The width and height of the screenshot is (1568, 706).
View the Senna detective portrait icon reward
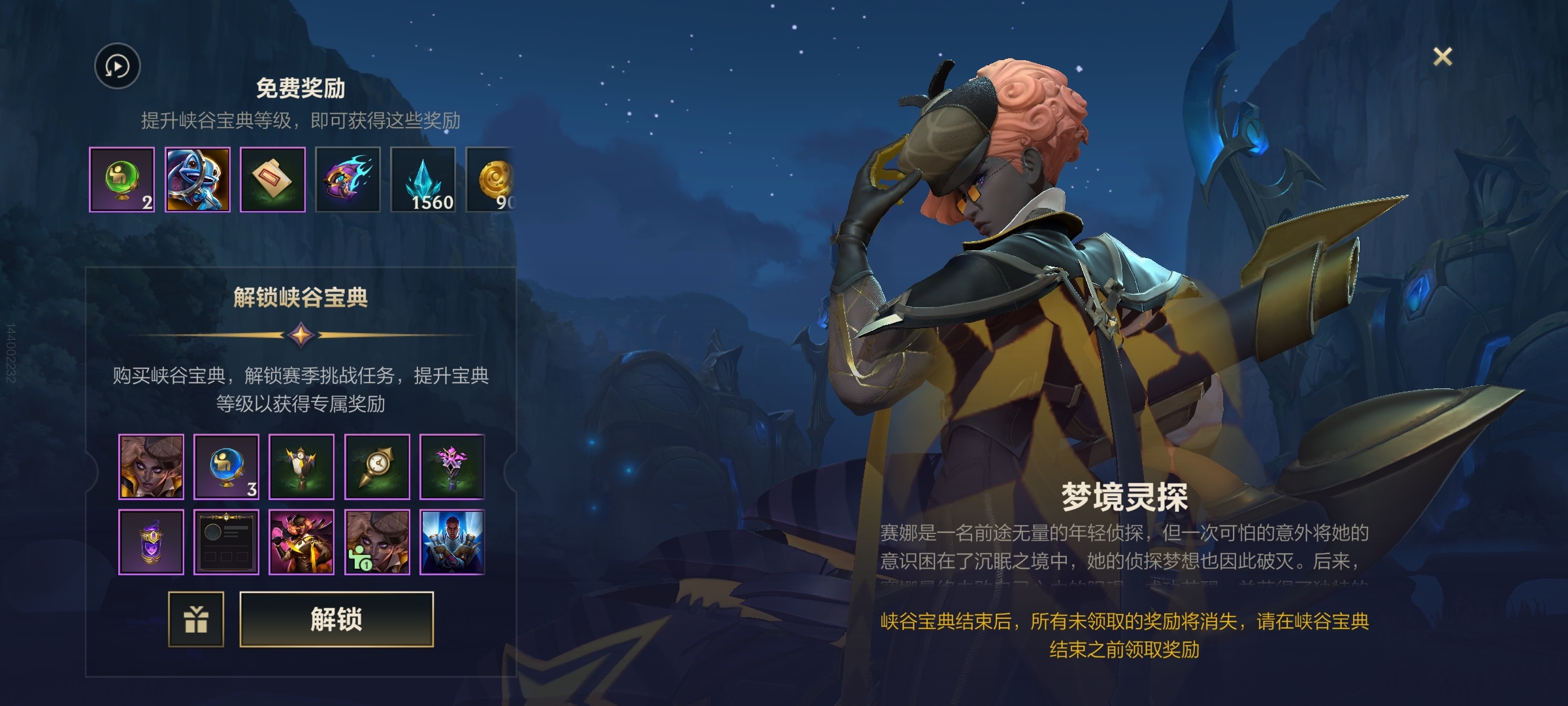coord(152,467)
